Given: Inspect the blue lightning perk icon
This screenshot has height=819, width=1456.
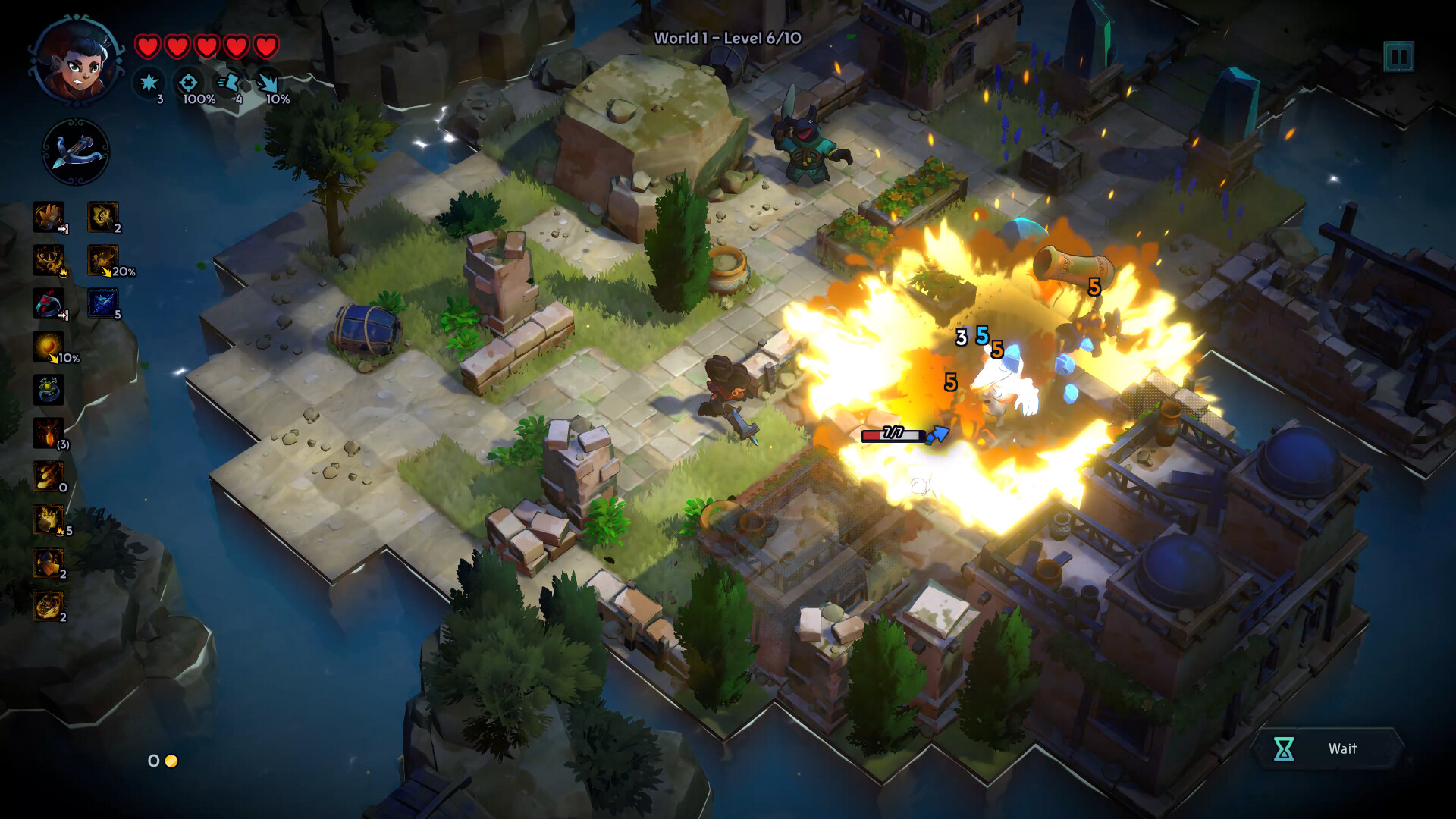Looking at the screenshot, I should click(102, 304).
